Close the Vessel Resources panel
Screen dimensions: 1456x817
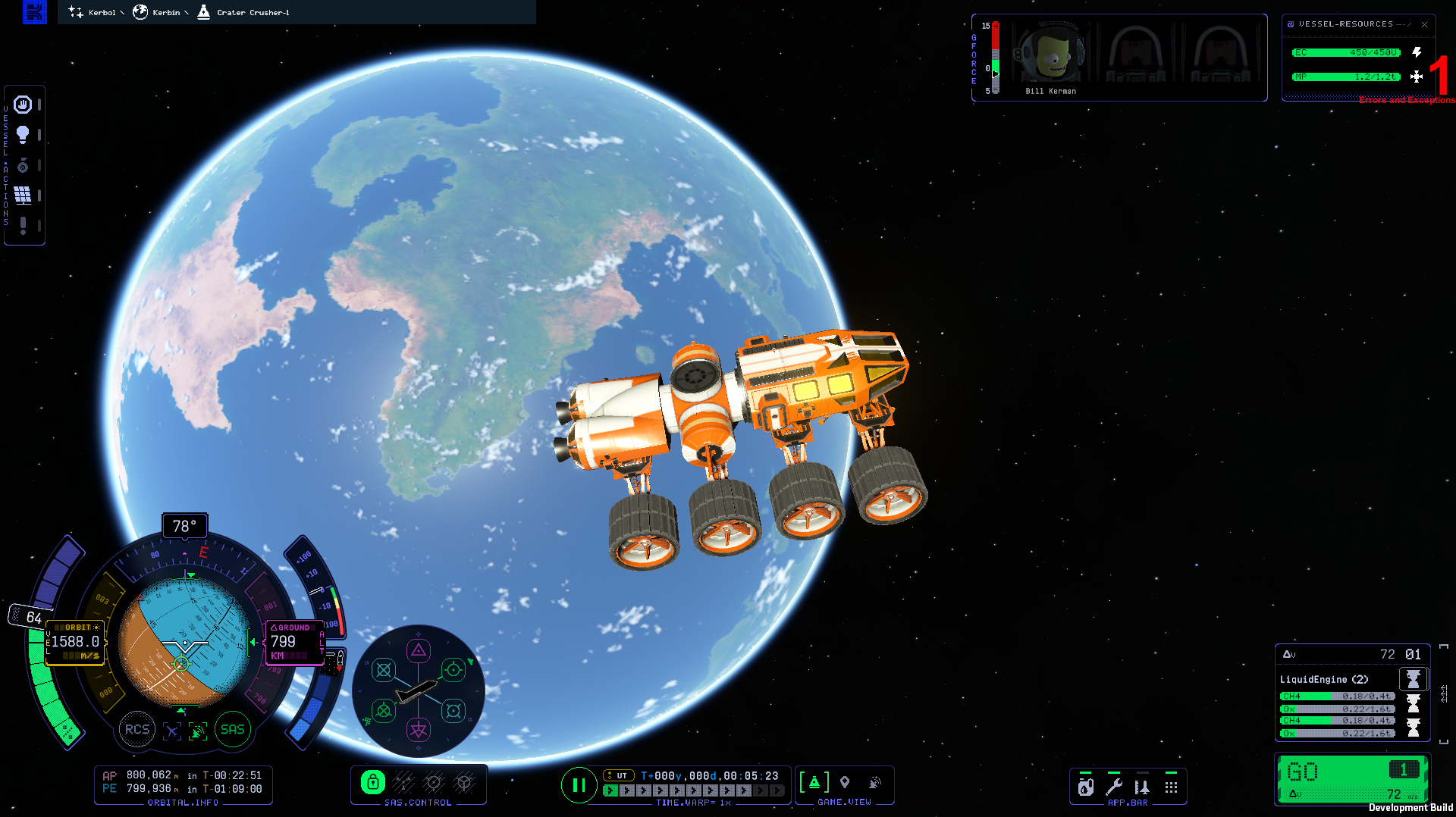(1424, 24)
